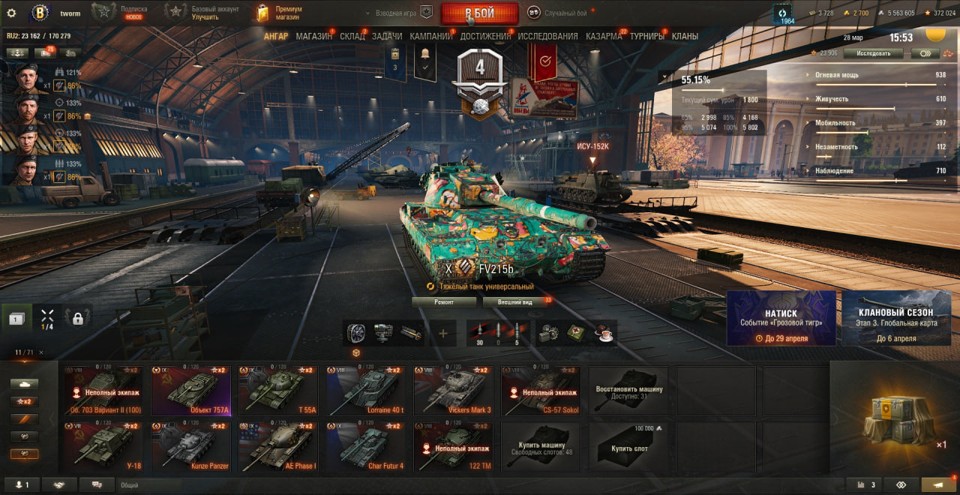Start a battle with the В БОЙ button

coord(480,13)
